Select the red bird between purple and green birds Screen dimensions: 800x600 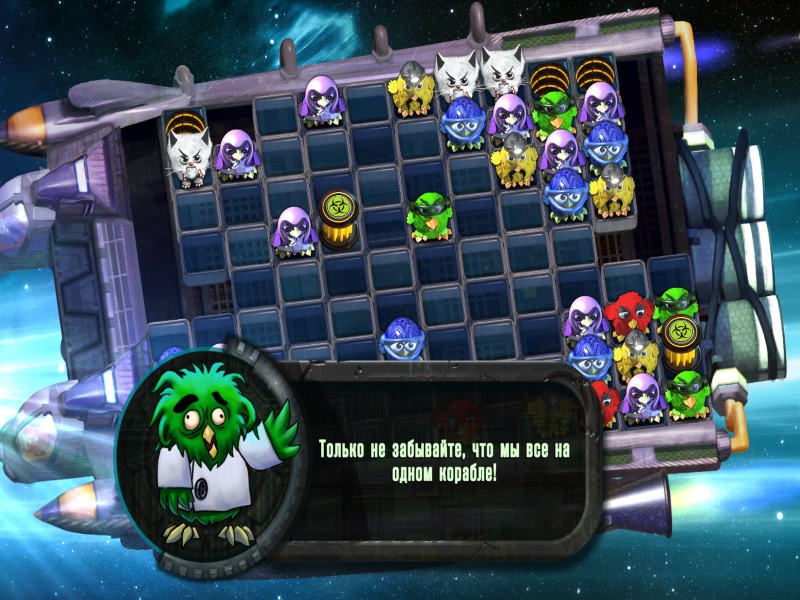point(630,313)
